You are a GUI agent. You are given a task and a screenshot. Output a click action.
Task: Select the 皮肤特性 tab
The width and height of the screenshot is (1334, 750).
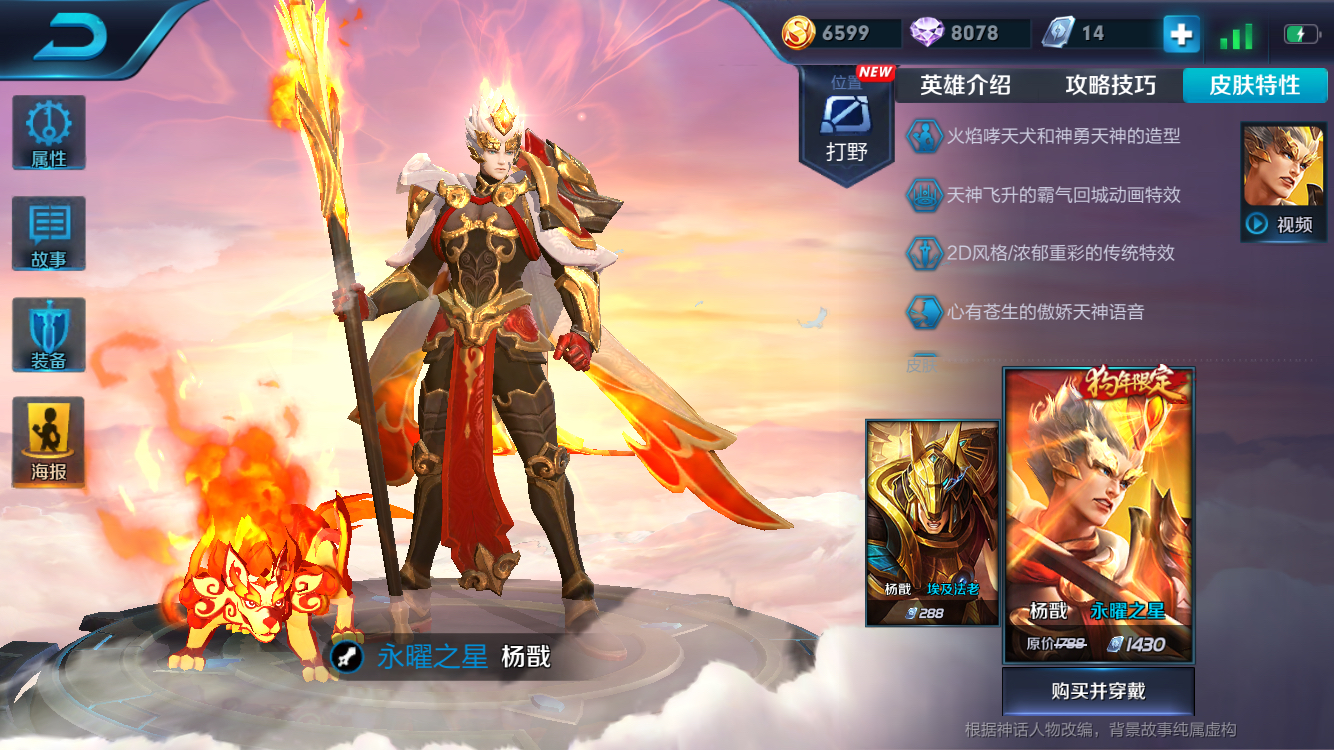pyautogui.click(x=1255, y=86)
